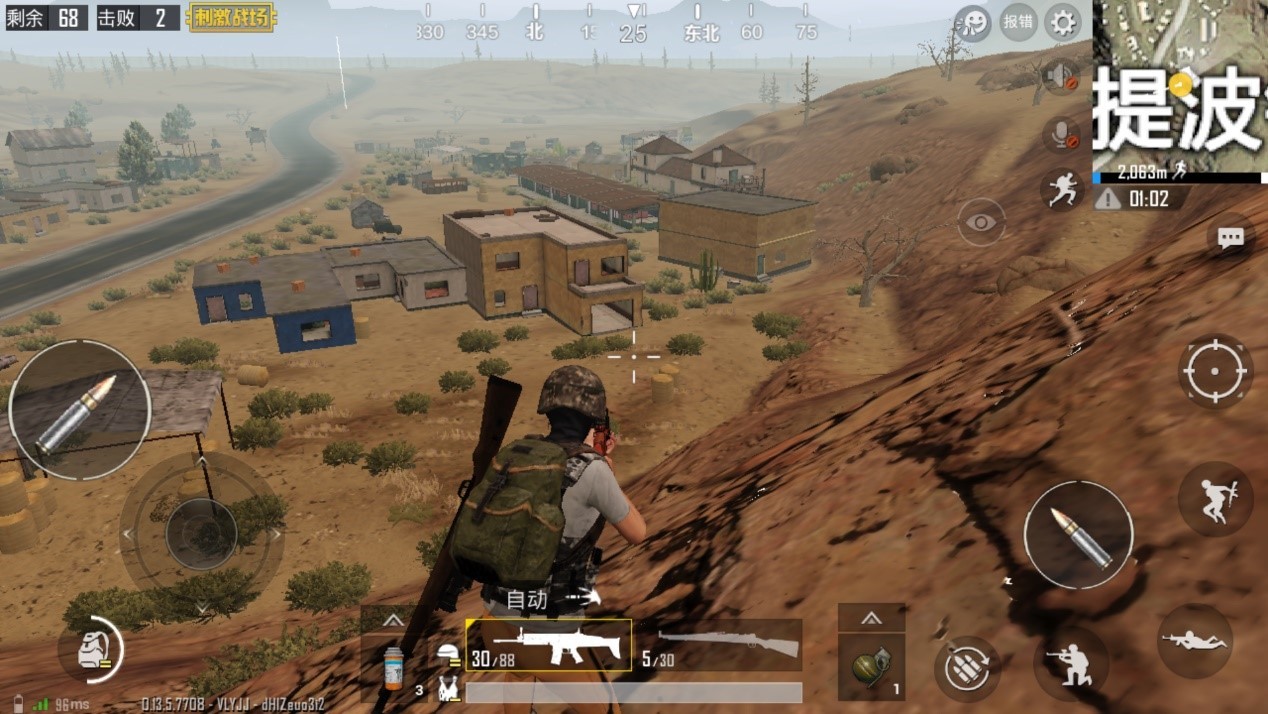Tap the reload ammo button
Viewport: 1268px width, 714px height.
[x=966, y=668]
